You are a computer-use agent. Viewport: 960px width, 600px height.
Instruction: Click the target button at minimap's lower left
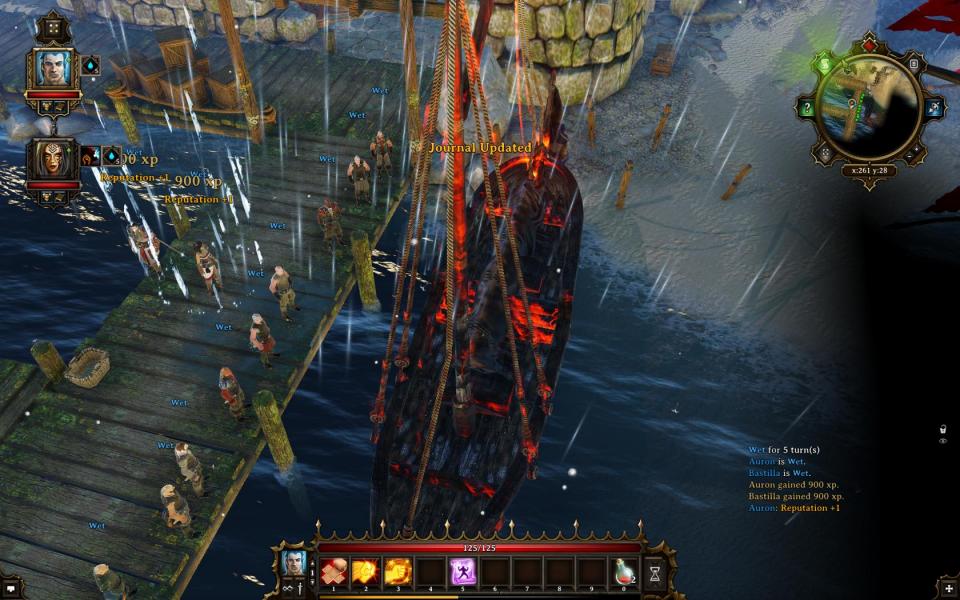tap(826, 153)
